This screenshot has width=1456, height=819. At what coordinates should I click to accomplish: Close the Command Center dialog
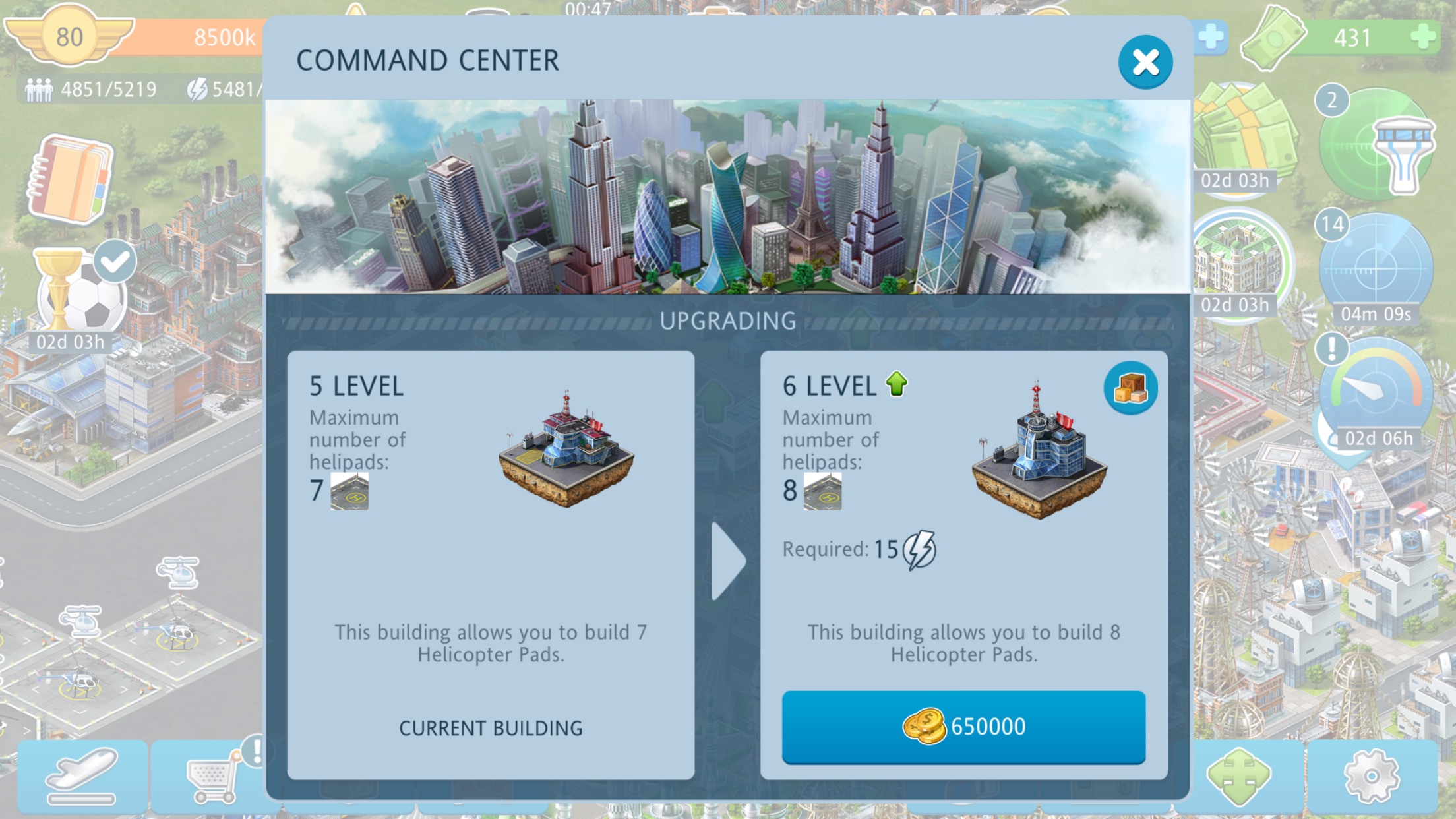coord(1145,63)
